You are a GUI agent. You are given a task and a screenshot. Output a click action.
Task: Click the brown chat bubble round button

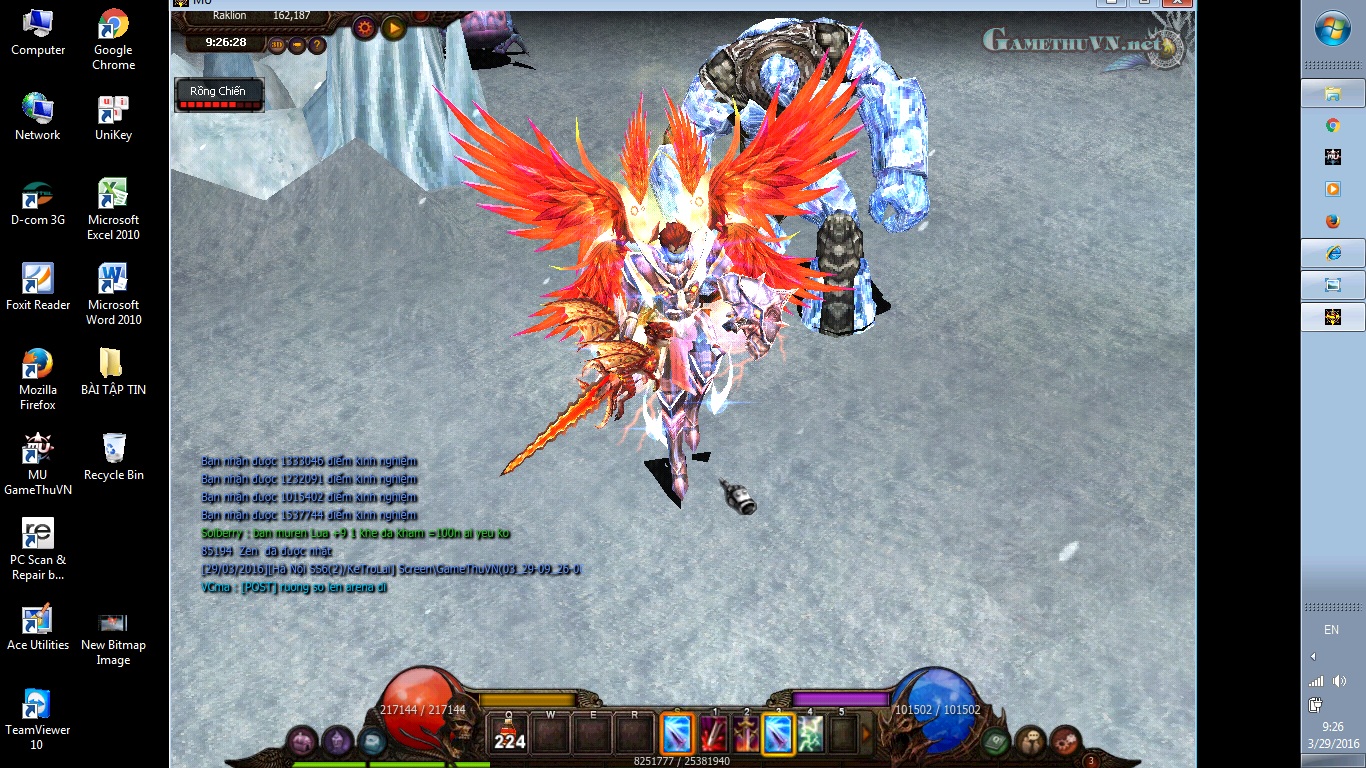coord(1030,742)
